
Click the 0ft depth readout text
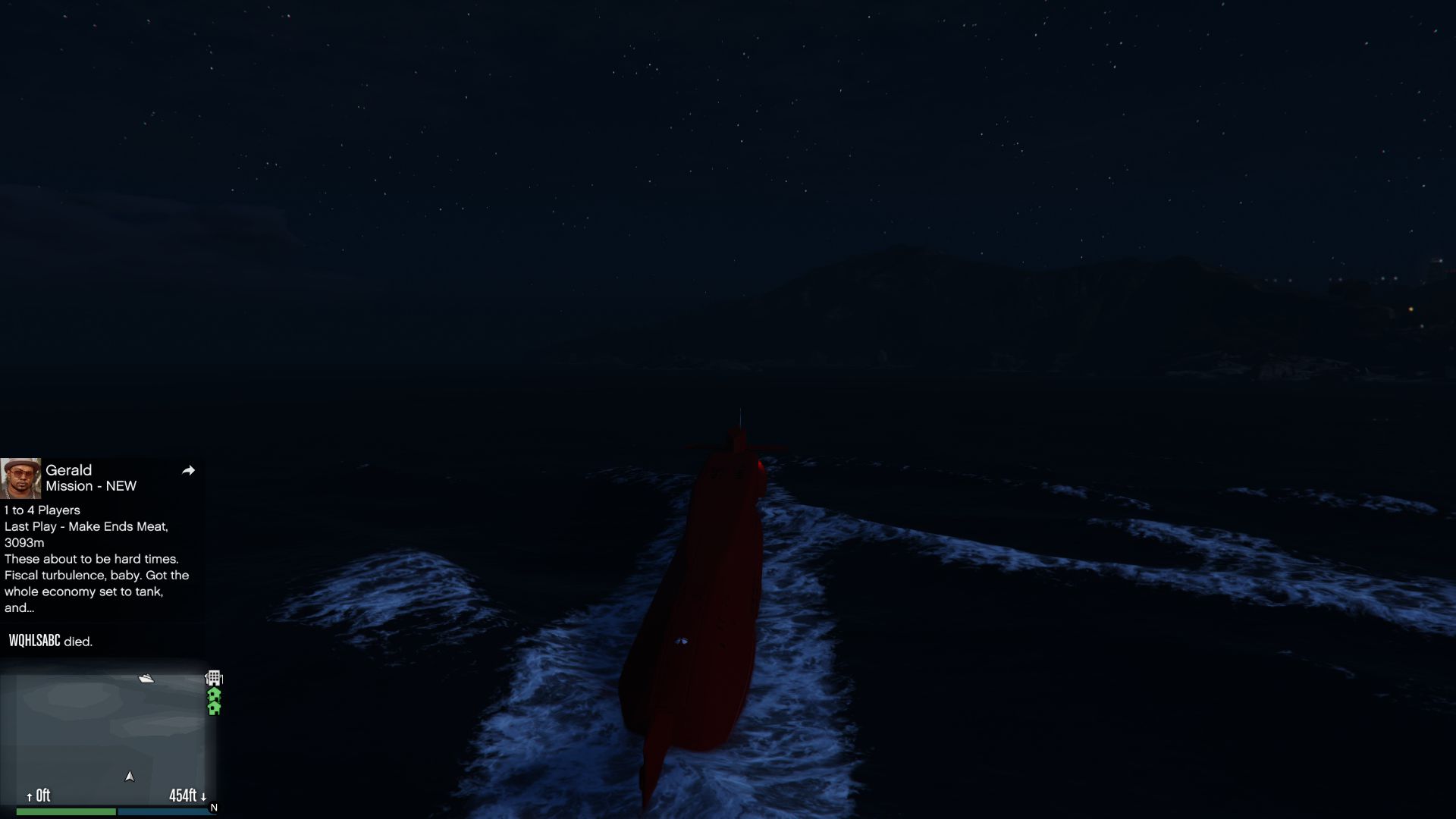point(42,796)
